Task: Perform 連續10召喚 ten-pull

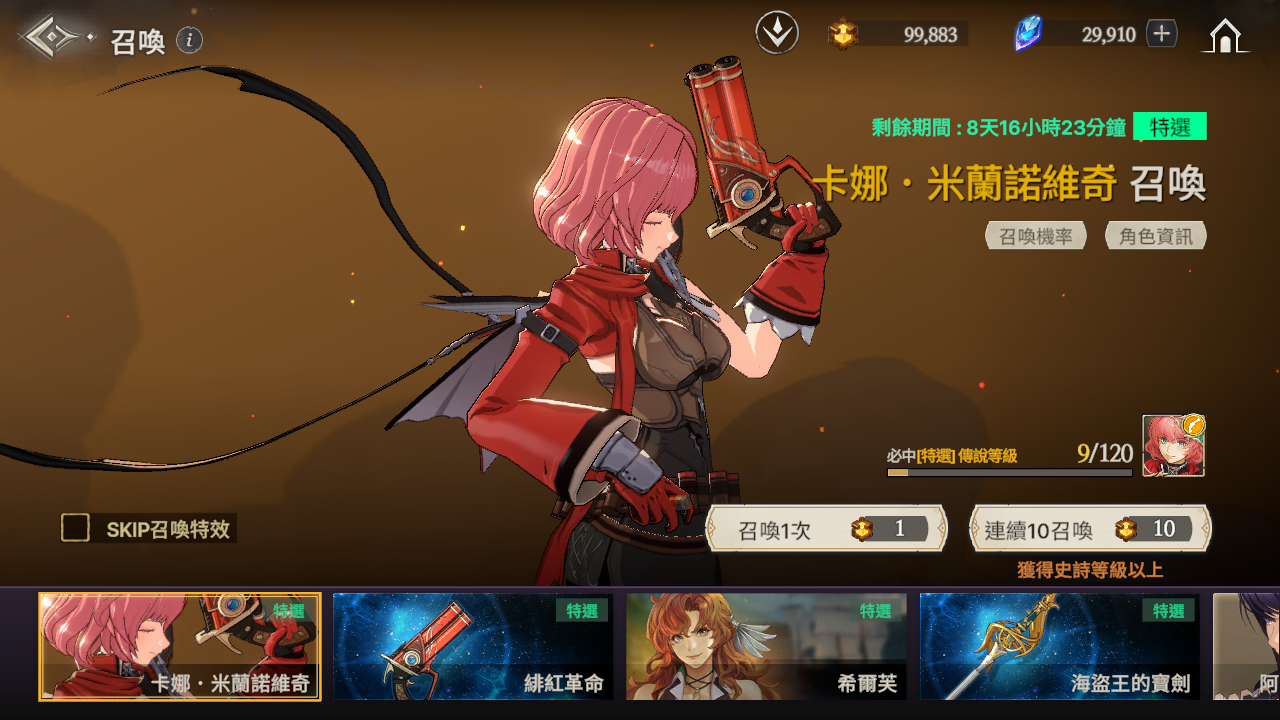Action: pyautogui.click(x=1090, y=529)
